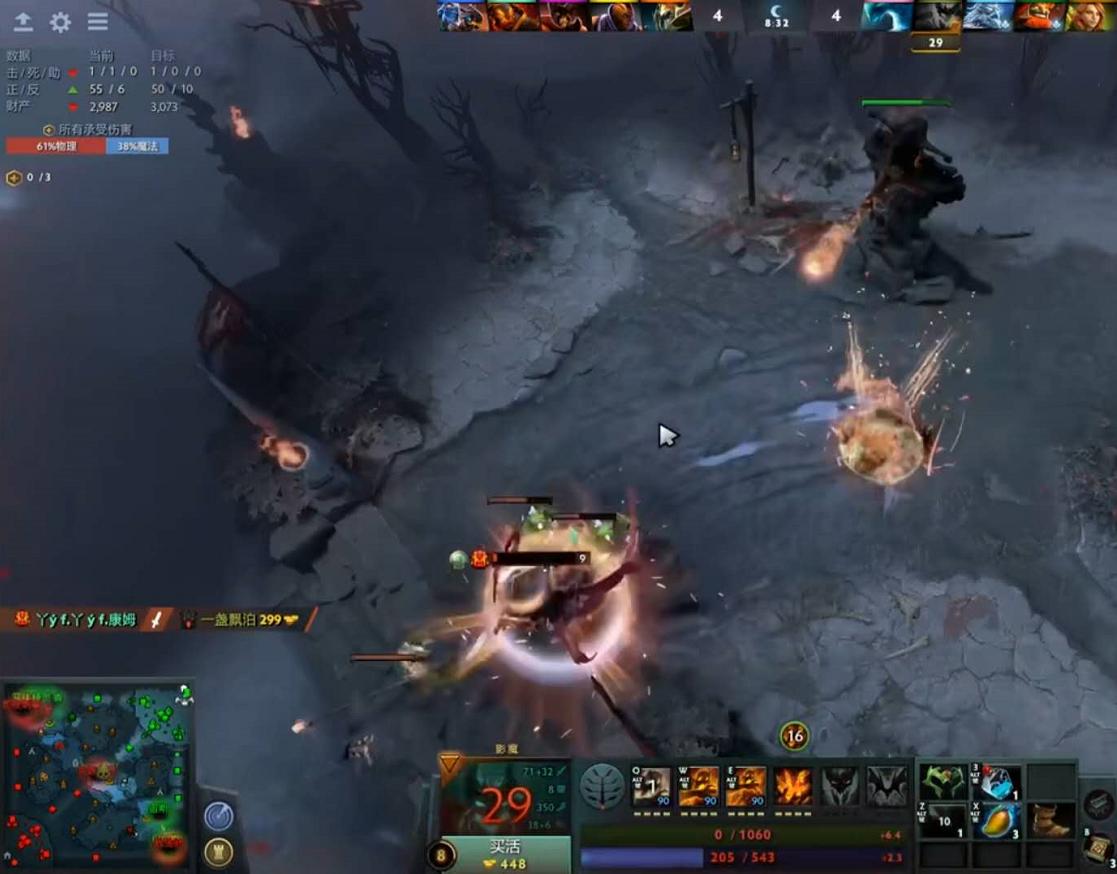Image resolution: width=1117 pixels, height=874 pixels.
Task: Select the Requiem of Souls ultimate icon
Action: [886, 787]
